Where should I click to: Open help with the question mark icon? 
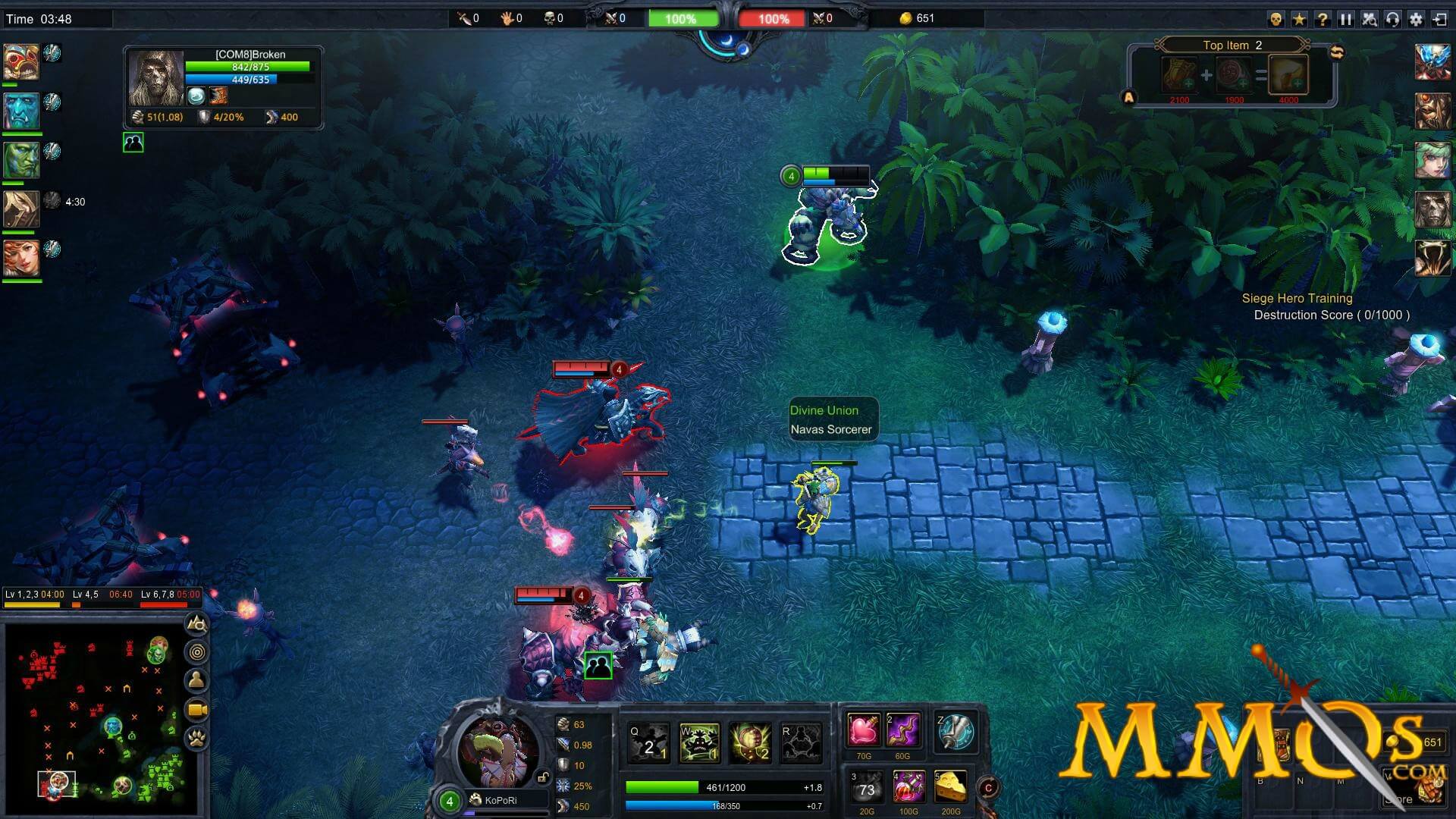(x=1323, y=18)
